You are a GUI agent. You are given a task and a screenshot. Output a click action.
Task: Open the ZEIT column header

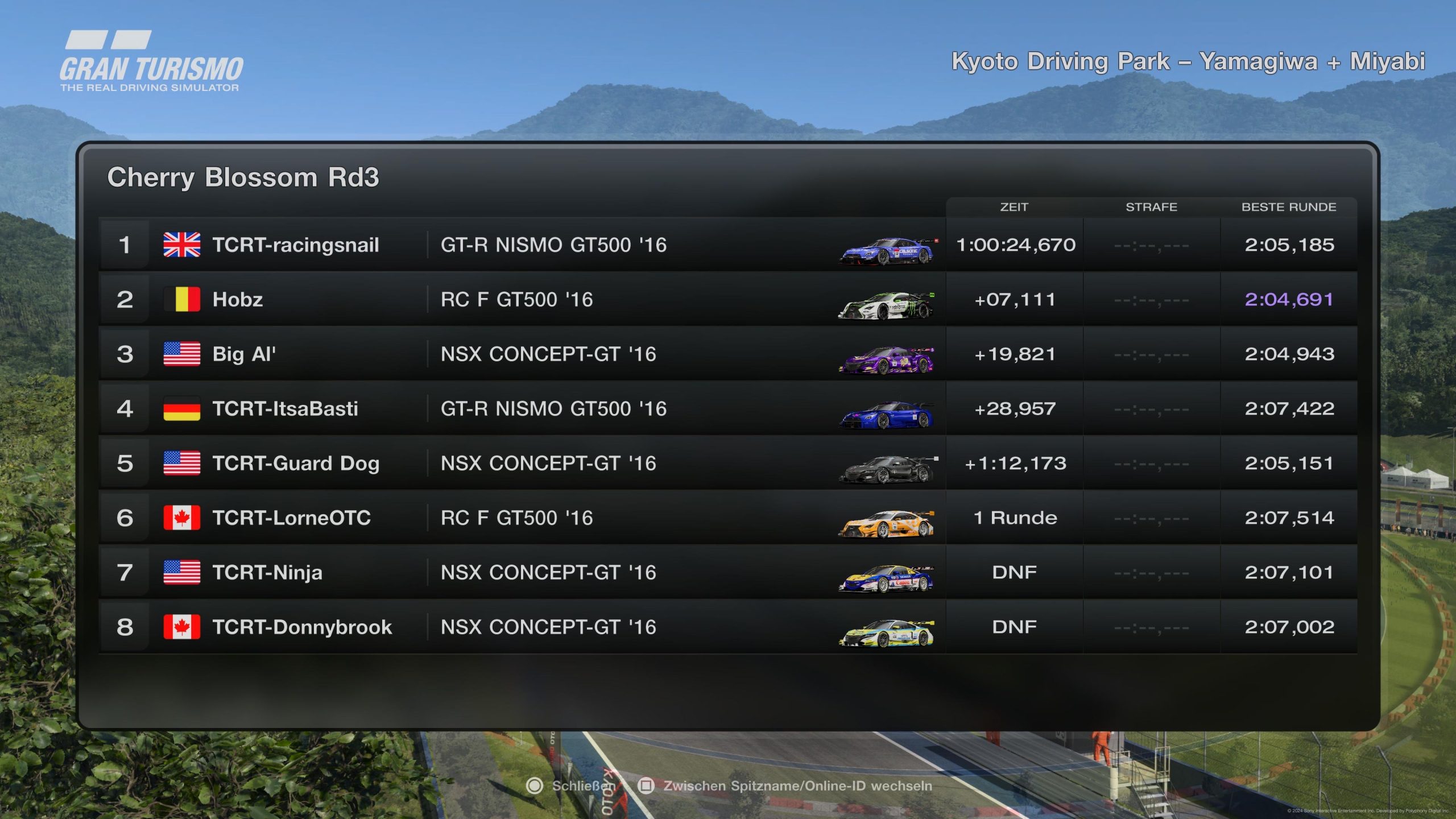coord(1015,207)
